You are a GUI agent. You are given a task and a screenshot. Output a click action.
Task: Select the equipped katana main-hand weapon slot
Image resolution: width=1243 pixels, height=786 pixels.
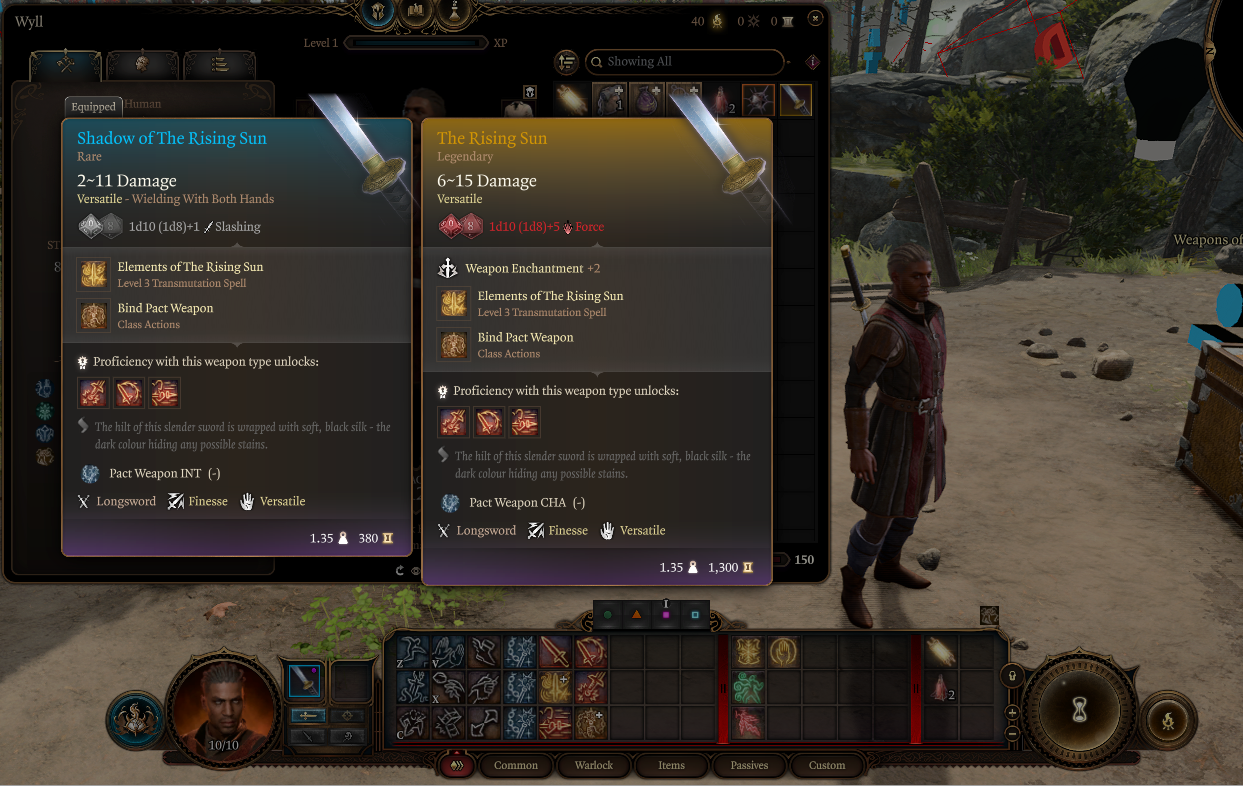[304, 681]
